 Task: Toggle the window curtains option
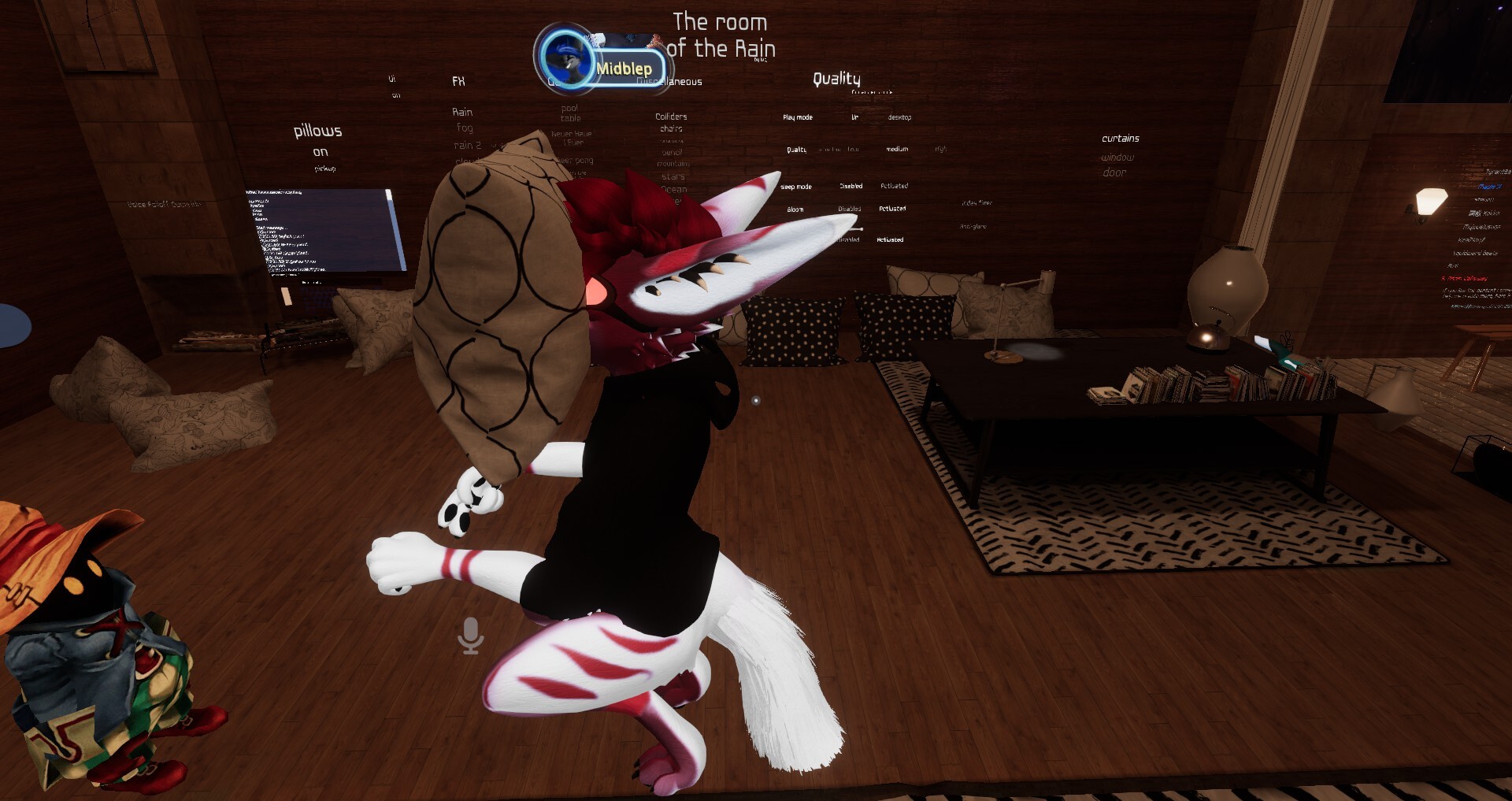tap(1117, 158)
